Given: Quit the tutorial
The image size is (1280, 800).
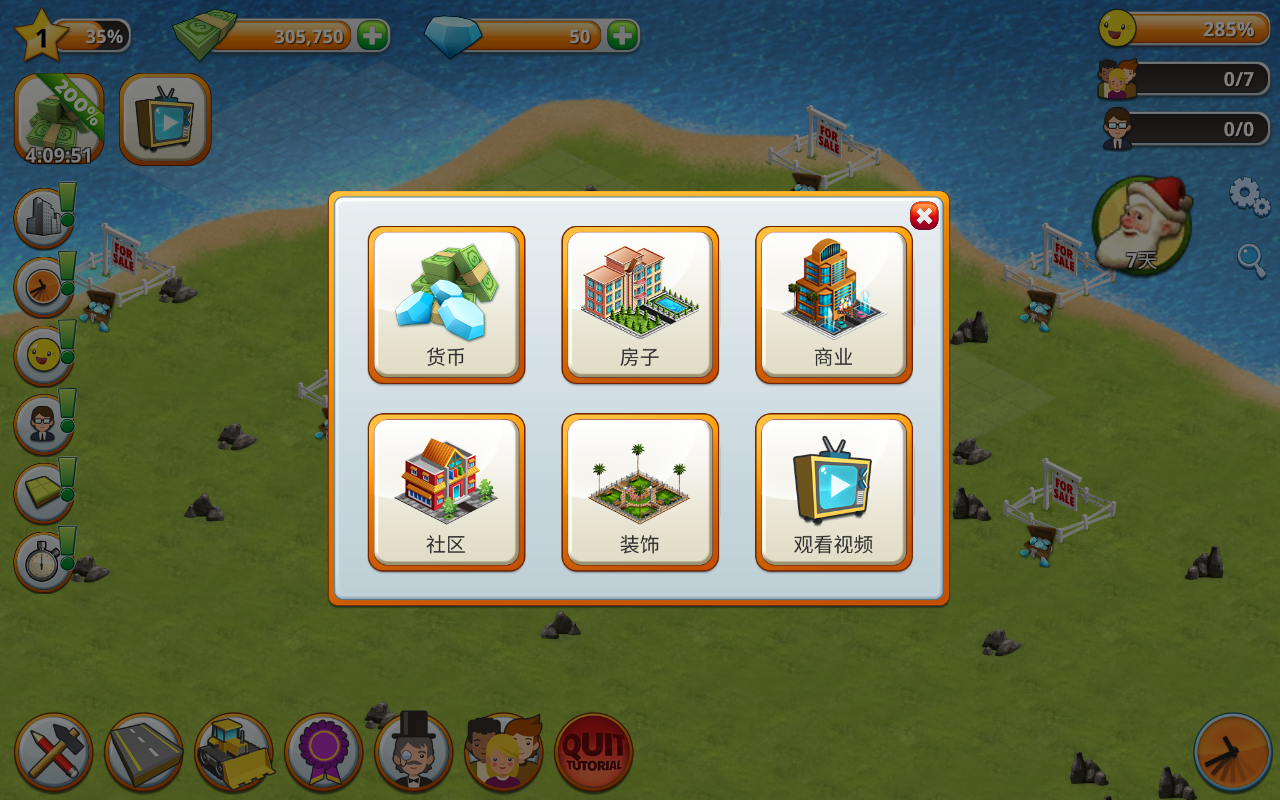Looking at the screenshot, I should click(594, 752).
